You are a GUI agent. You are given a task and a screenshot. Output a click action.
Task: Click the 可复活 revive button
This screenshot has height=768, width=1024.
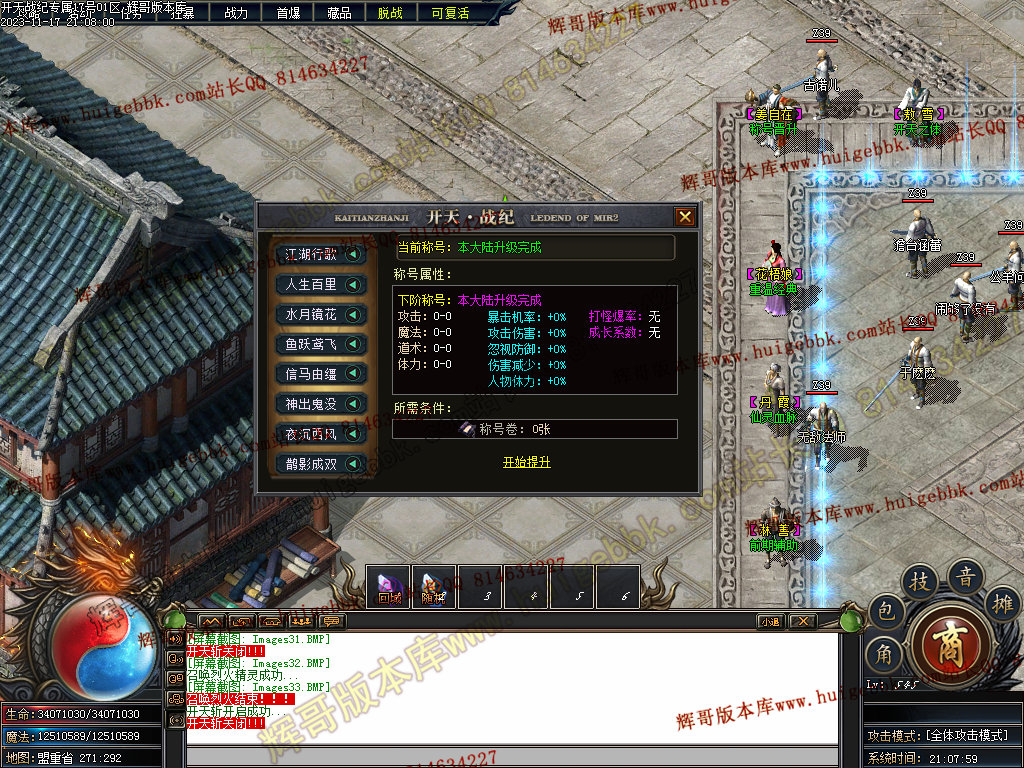tap(450, 13)
